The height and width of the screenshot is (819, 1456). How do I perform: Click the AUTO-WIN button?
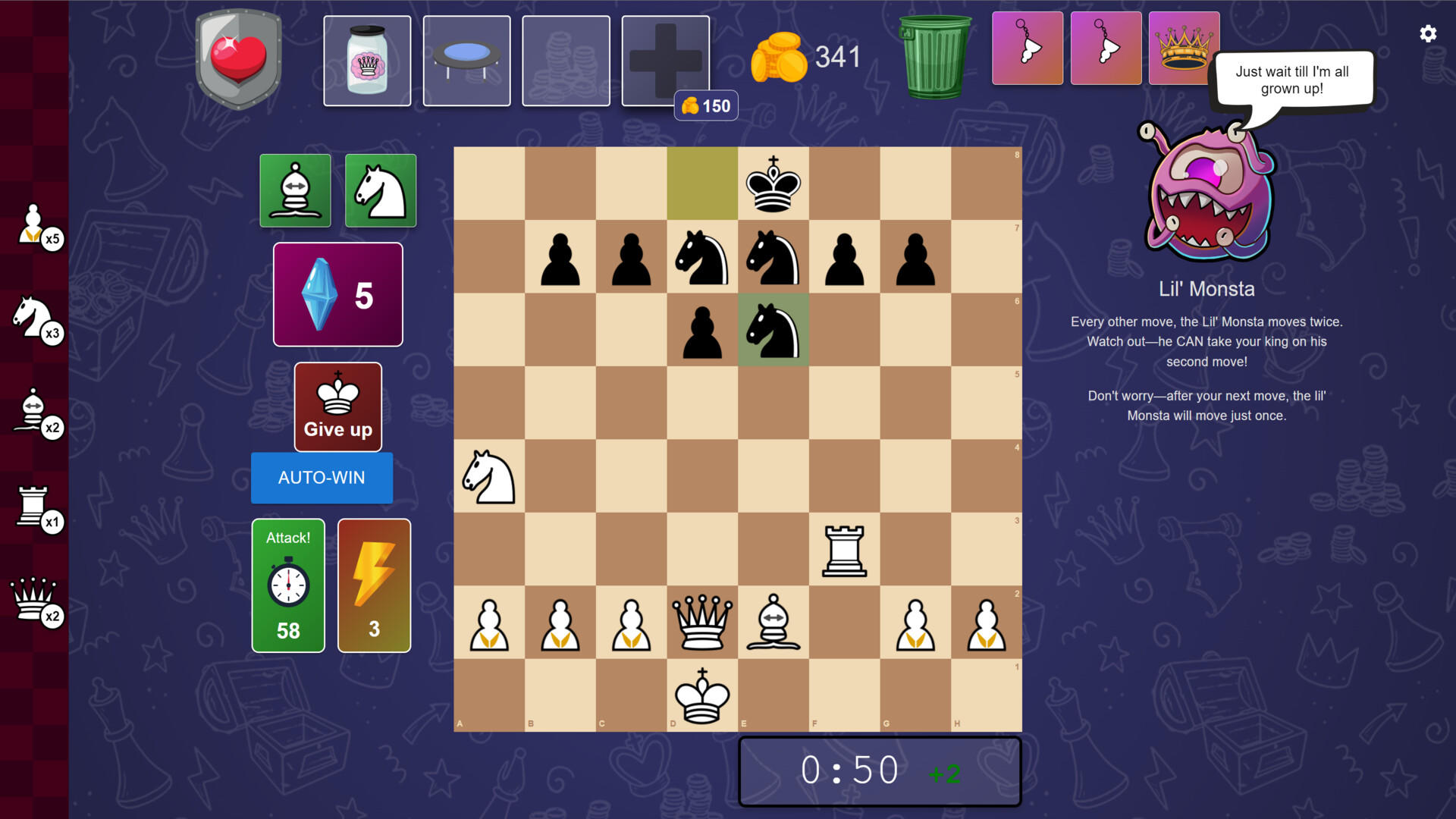point(322,478)
